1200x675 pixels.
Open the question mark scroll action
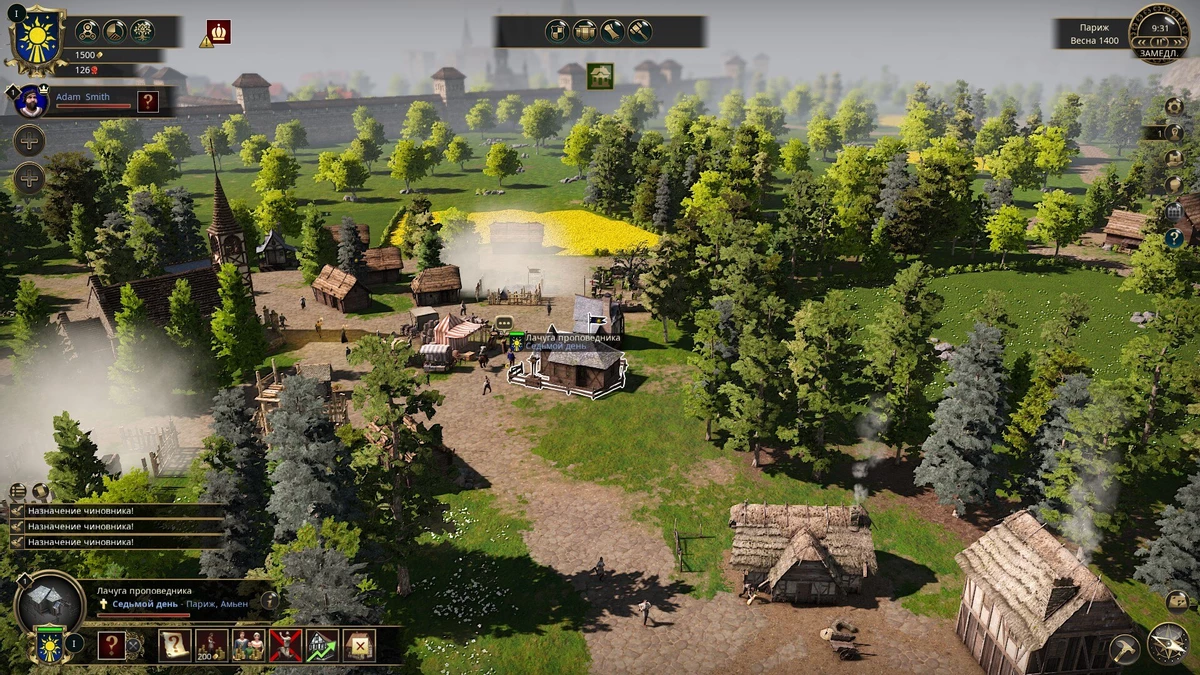coord(175,646)
